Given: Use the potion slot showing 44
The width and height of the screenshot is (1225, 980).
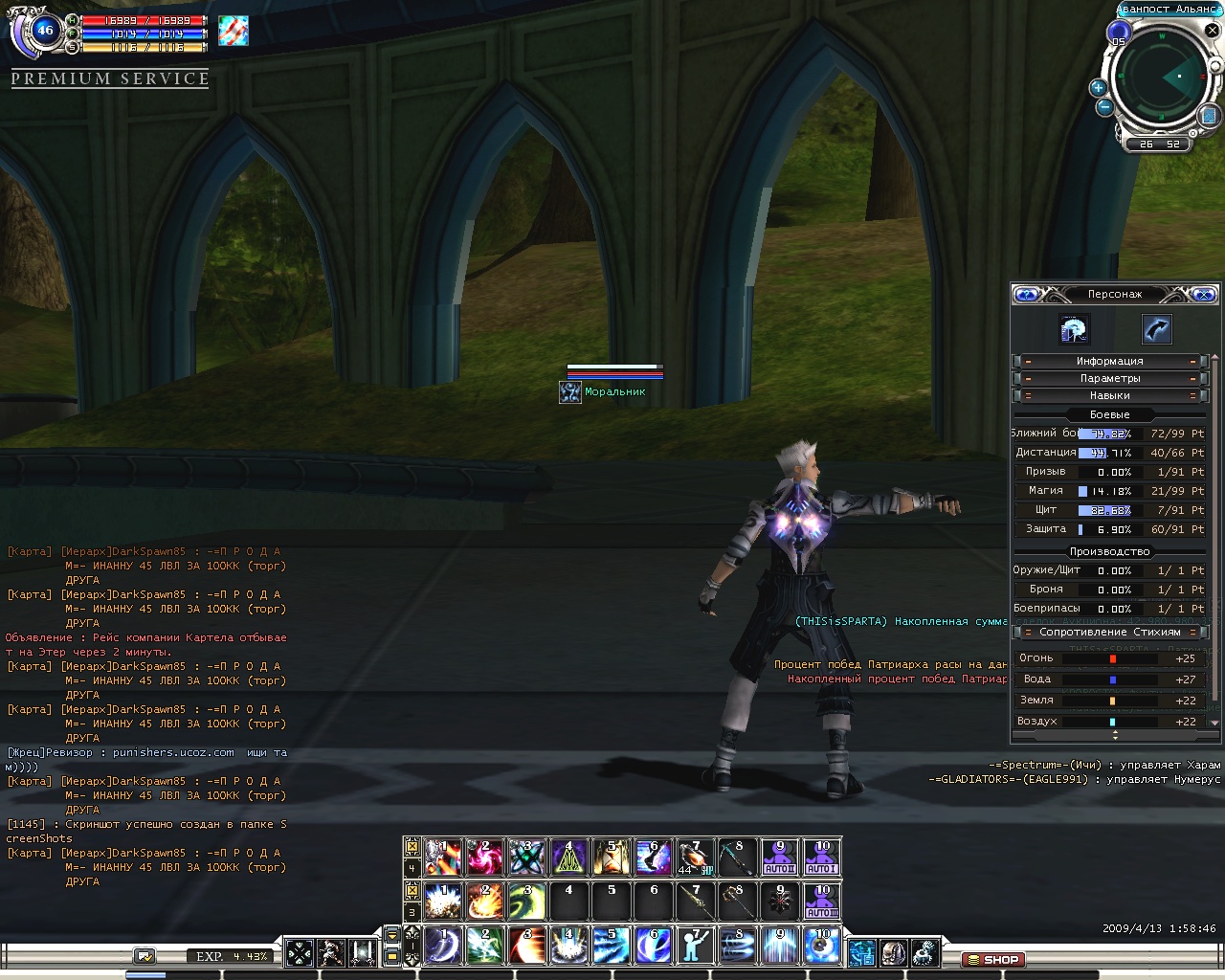Looking at the screenshot, I should (x=695, y=857).
